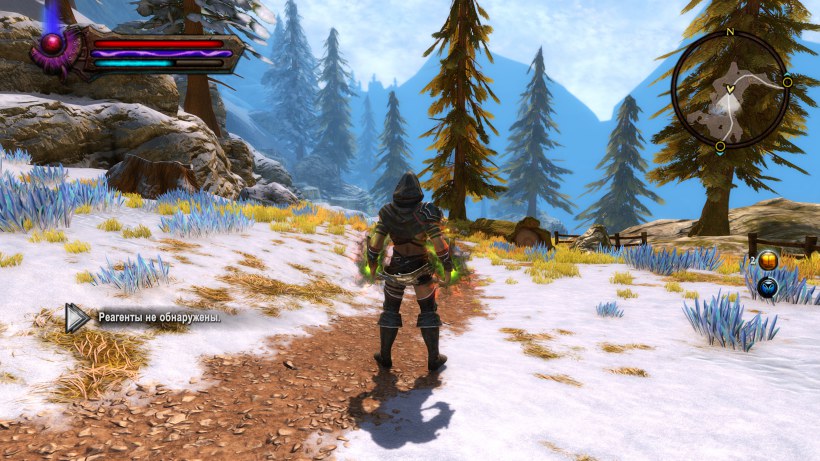Open the circular minimap
Viewport: 820px width, 461px height.
[730, 90]
